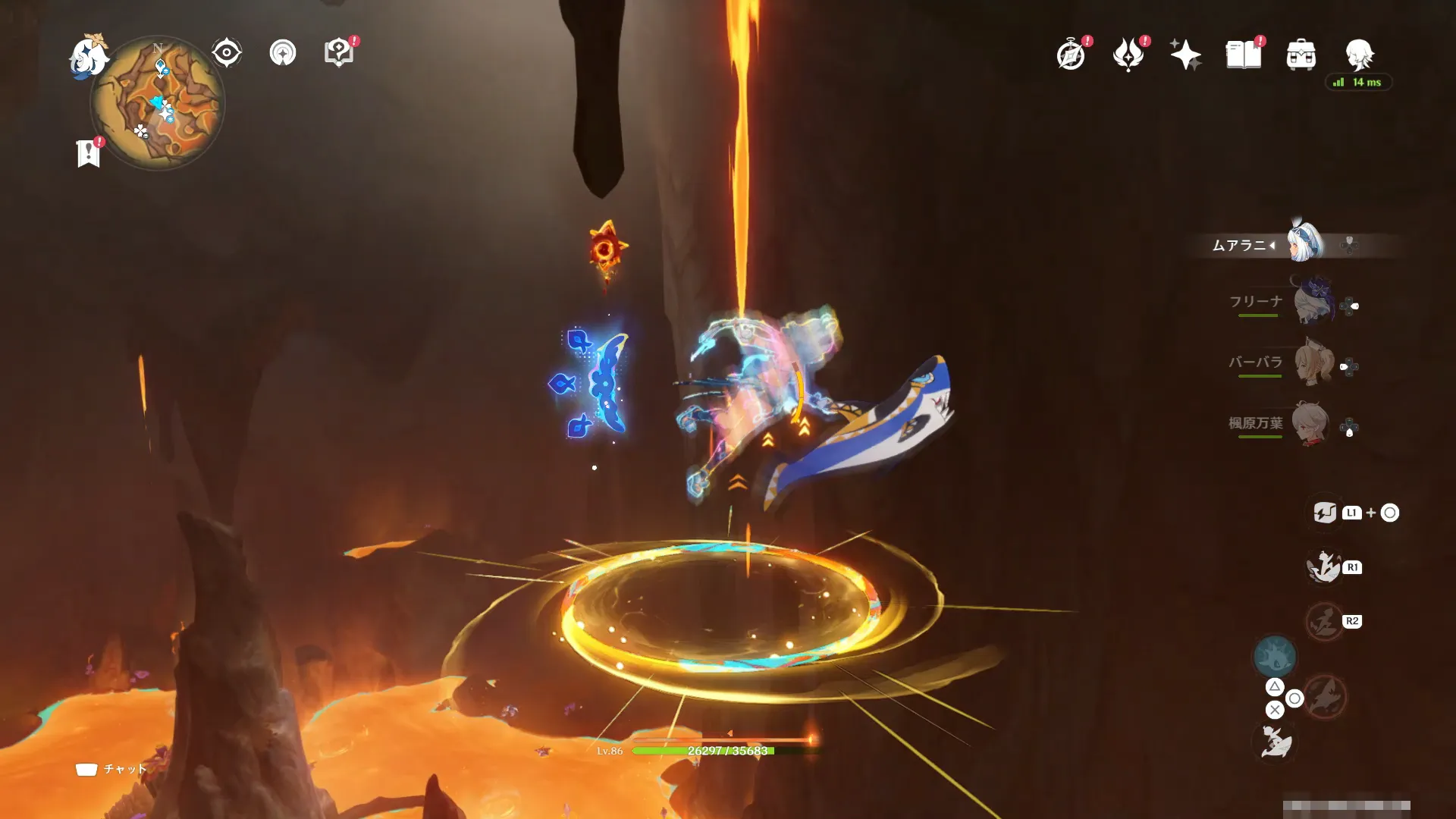
Task: Click the eye-shaped elemental sight icon
Action: coord(226,53)
